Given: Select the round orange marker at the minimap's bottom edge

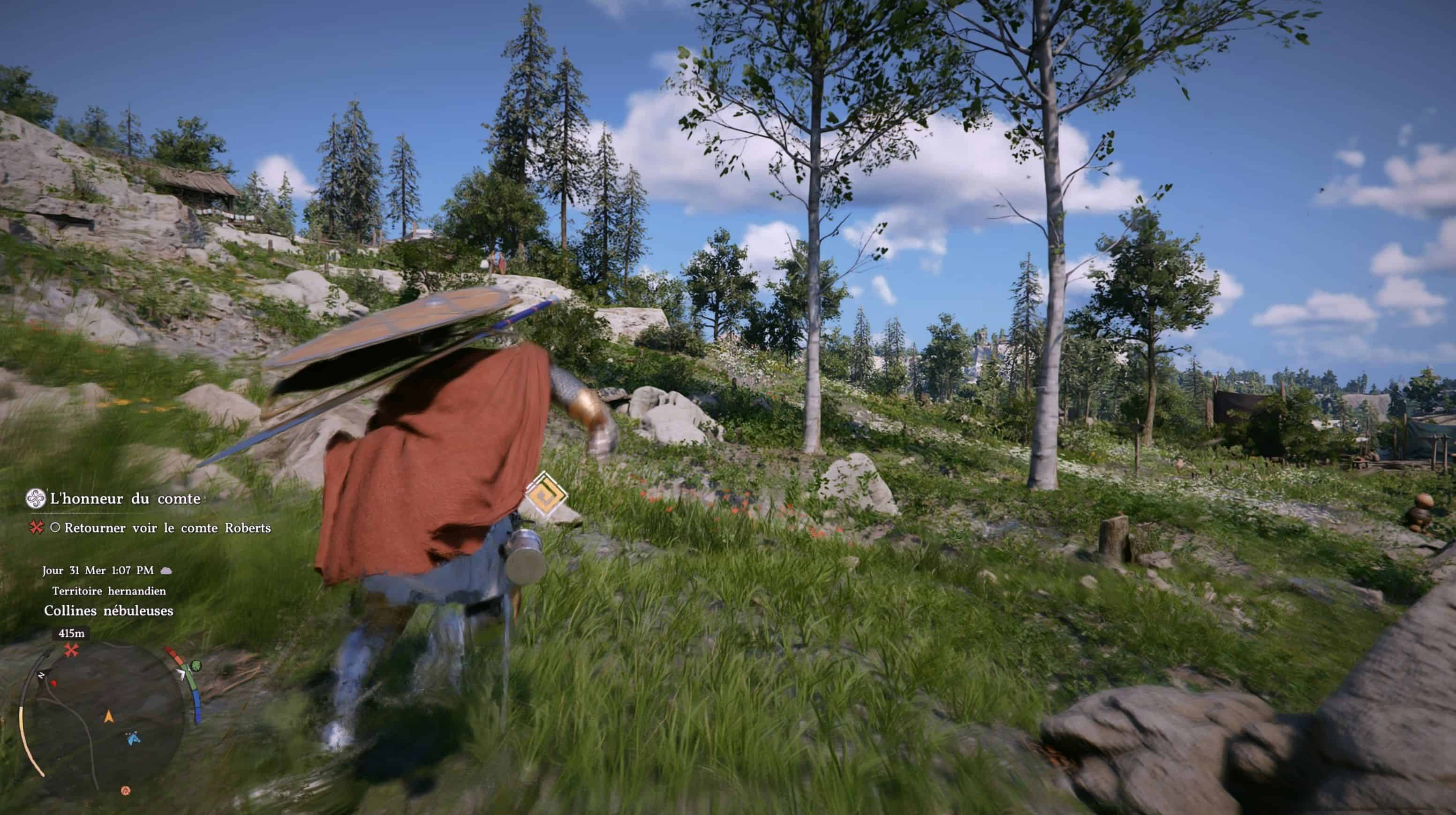Looking at the screenshot, I should (126, 790).
